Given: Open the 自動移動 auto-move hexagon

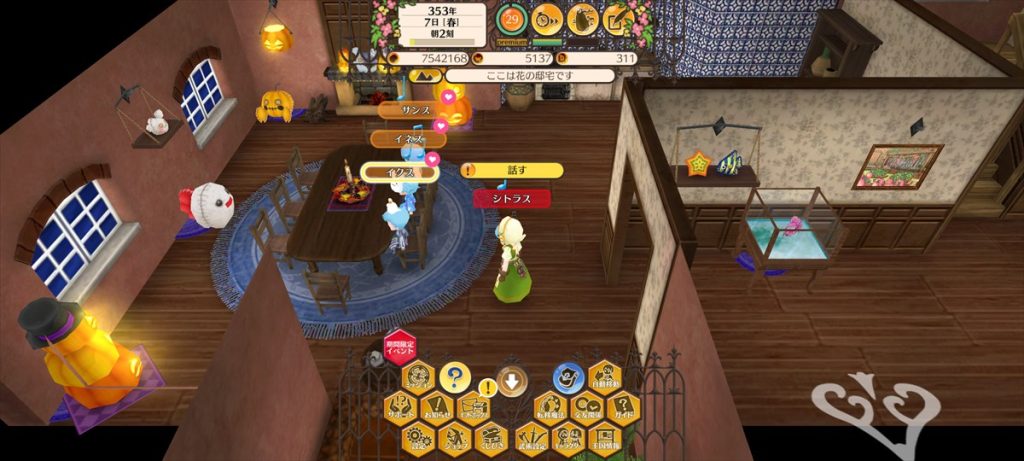Looking at the screenshot, I should click(605, 379).
